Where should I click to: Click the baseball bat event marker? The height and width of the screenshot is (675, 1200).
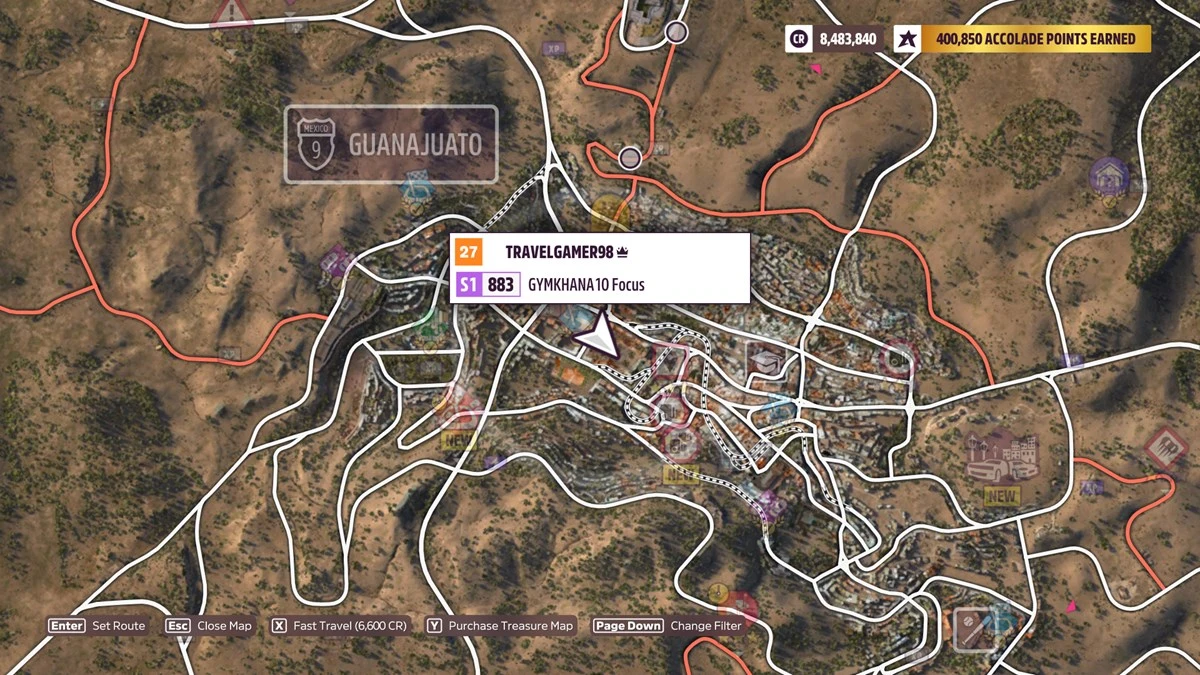click(x=967, y=628)
